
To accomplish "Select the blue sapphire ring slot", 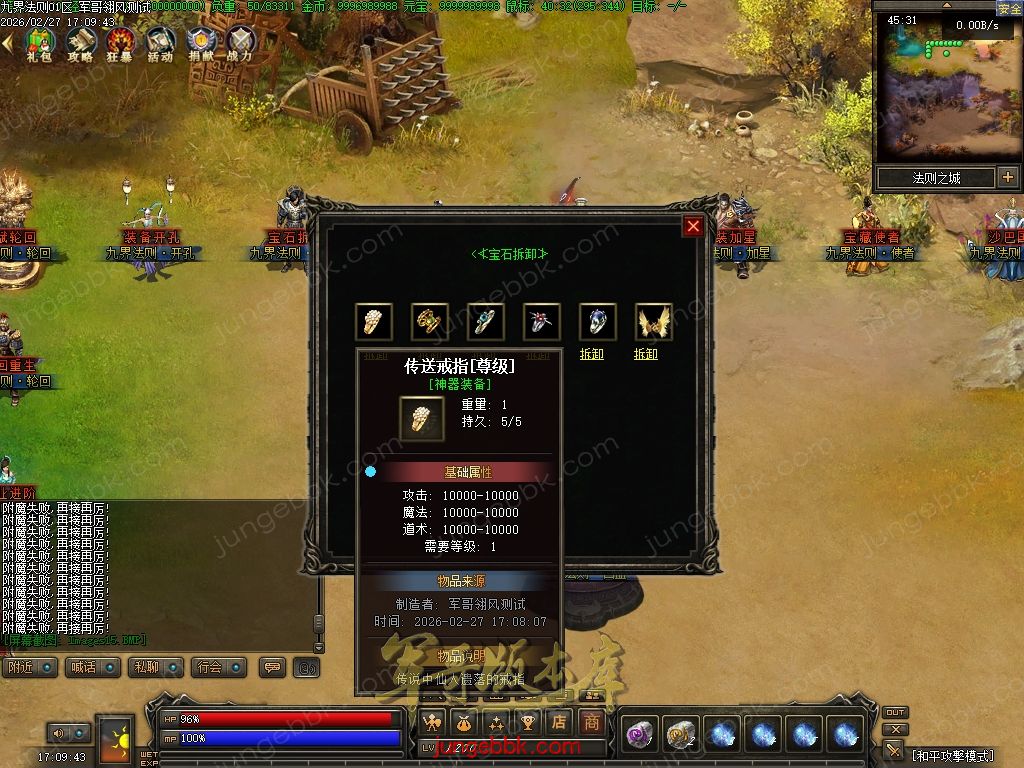I will (x=598, y=322).
